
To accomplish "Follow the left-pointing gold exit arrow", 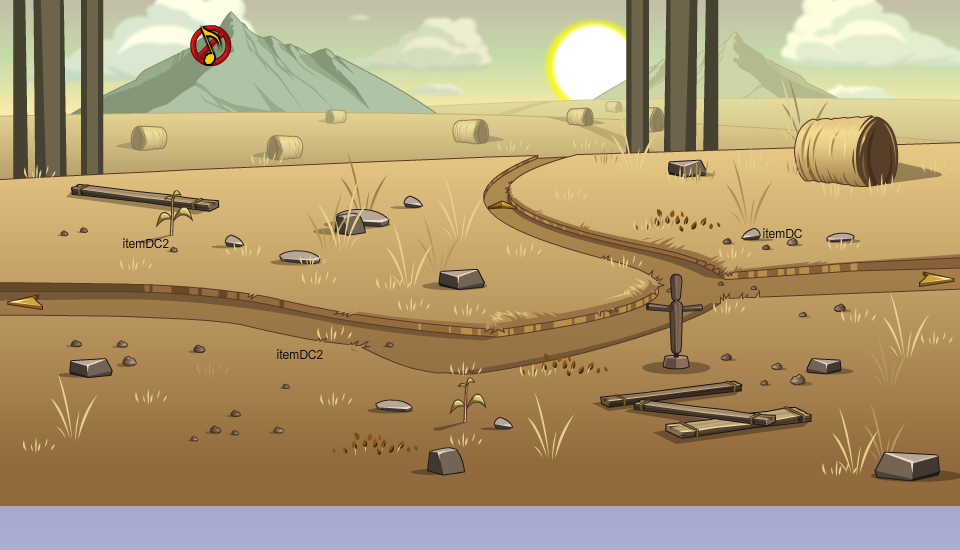I will [x=25, y=301].
